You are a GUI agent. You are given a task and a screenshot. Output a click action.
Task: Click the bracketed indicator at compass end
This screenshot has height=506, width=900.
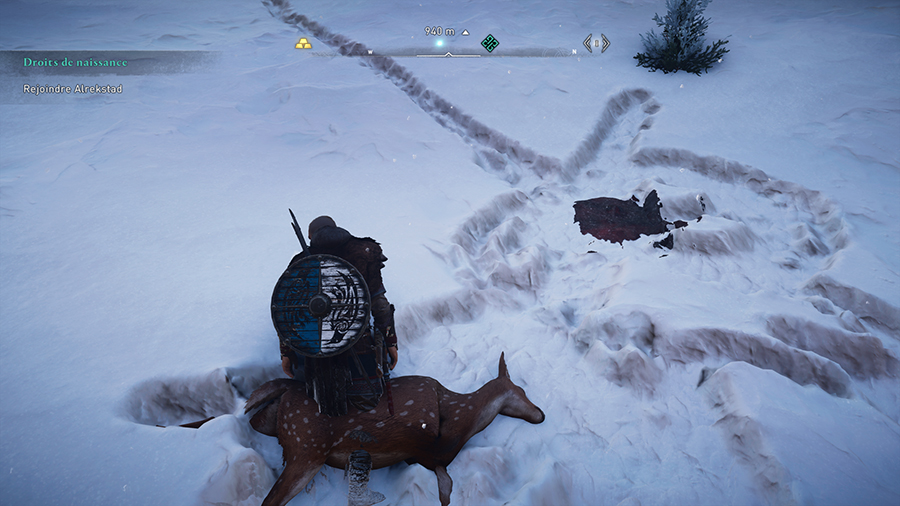pyautogui.click(x=596, y=43)
